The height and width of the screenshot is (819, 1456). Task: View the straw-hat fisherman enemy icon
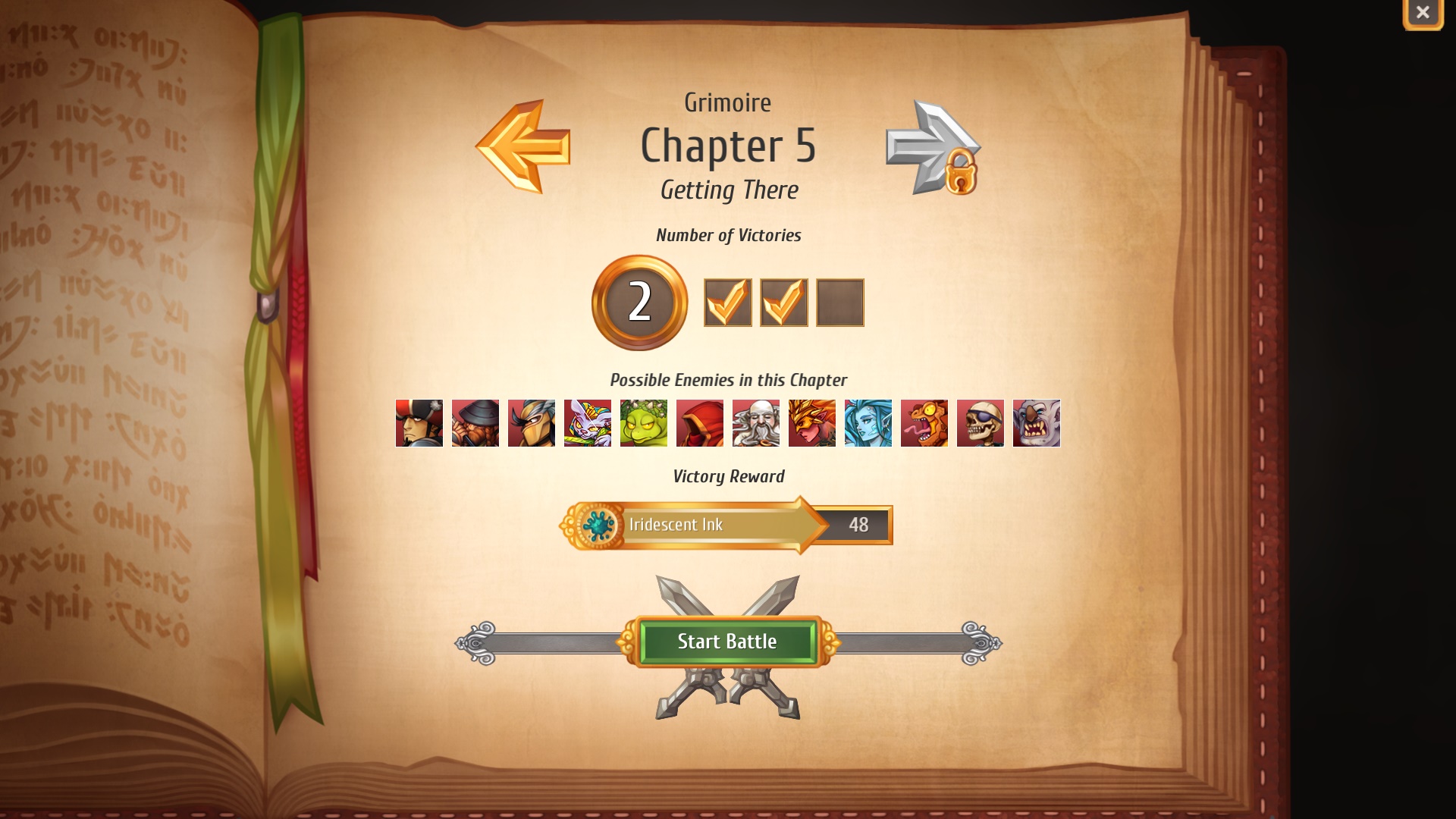click(475, 423)
